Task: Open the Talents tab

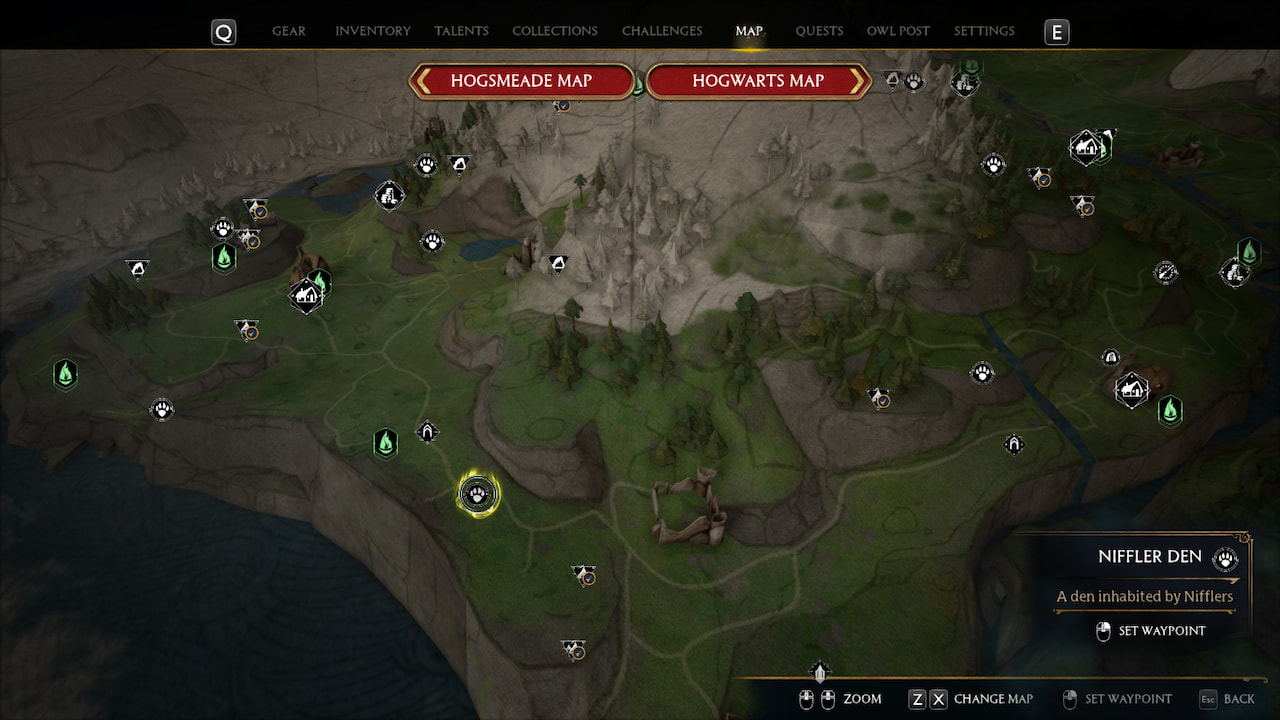Action: point(461,31)
